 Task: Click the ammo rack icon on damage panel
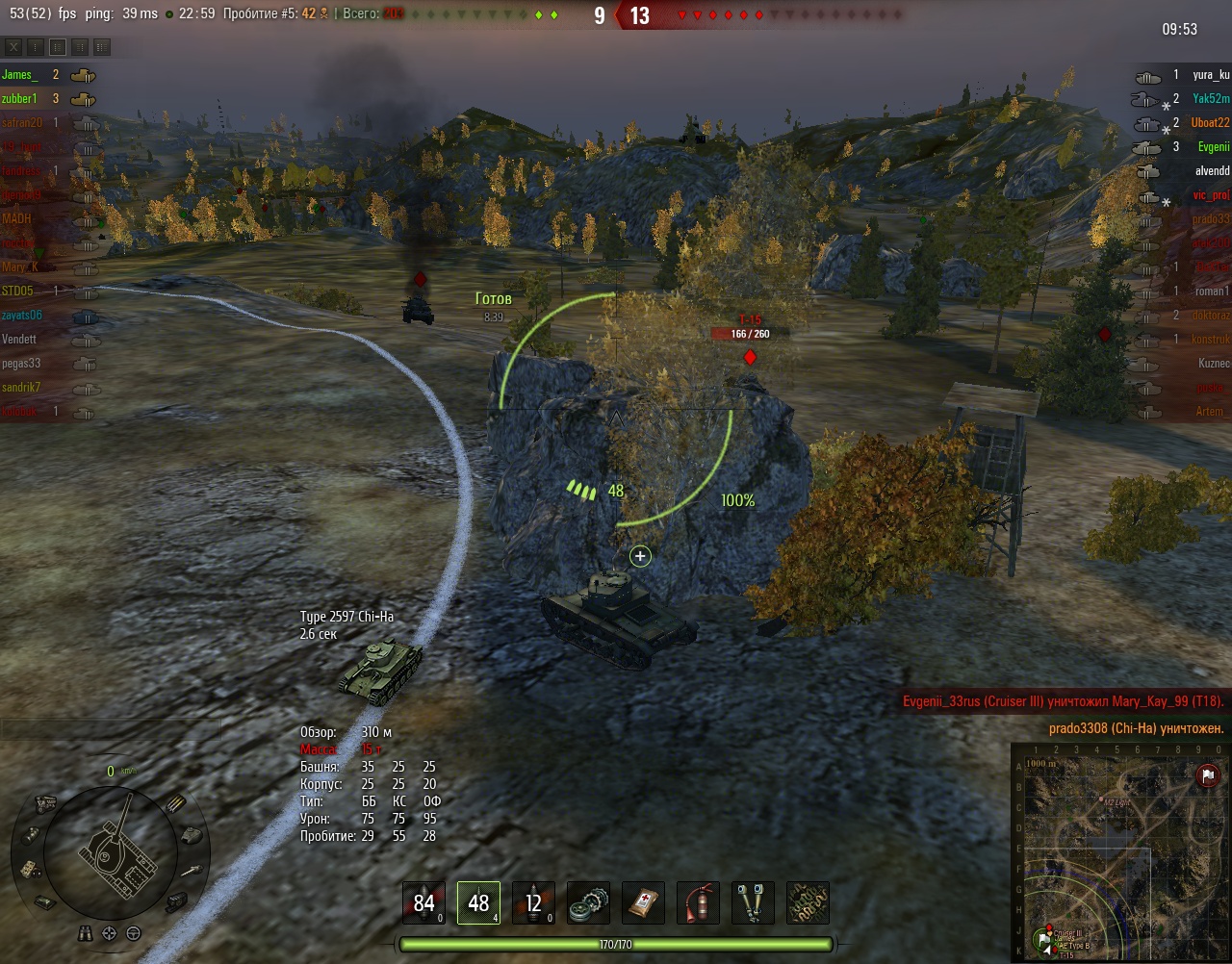click(x=175, y=803)
